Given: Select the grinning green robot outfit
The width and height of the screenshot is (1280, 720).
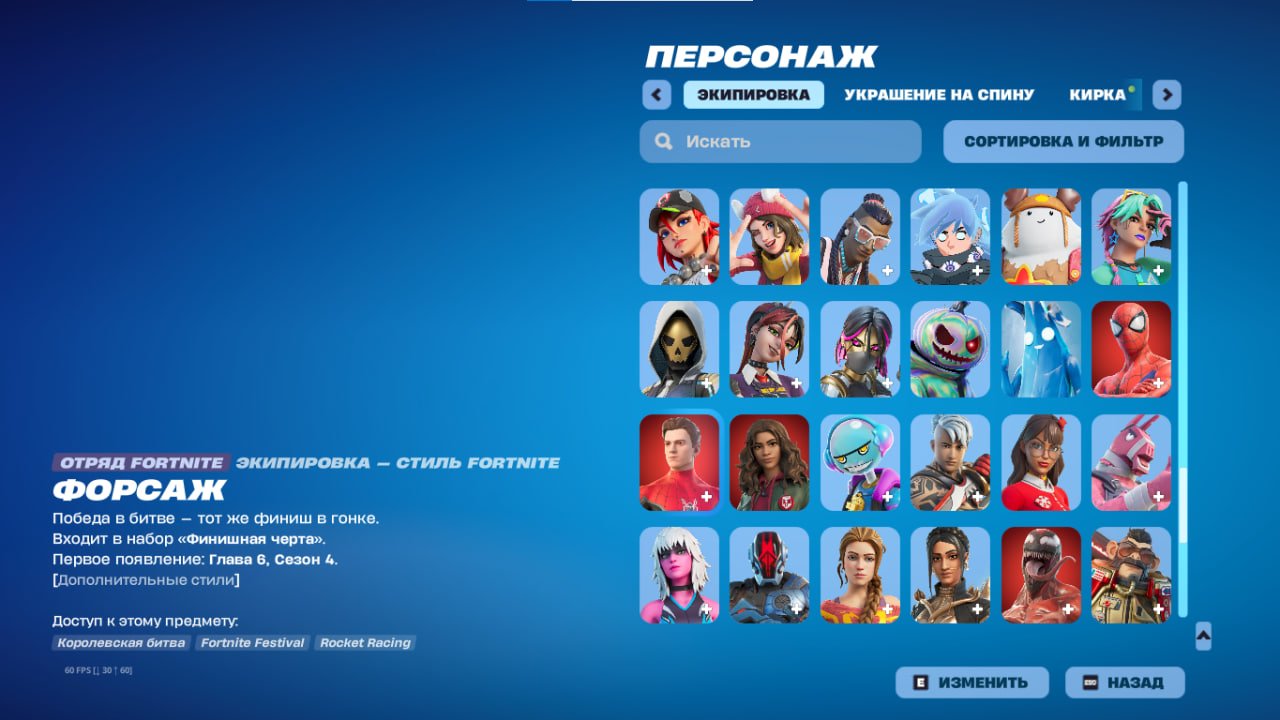Looking at the screenshot, I should point(861,462).
